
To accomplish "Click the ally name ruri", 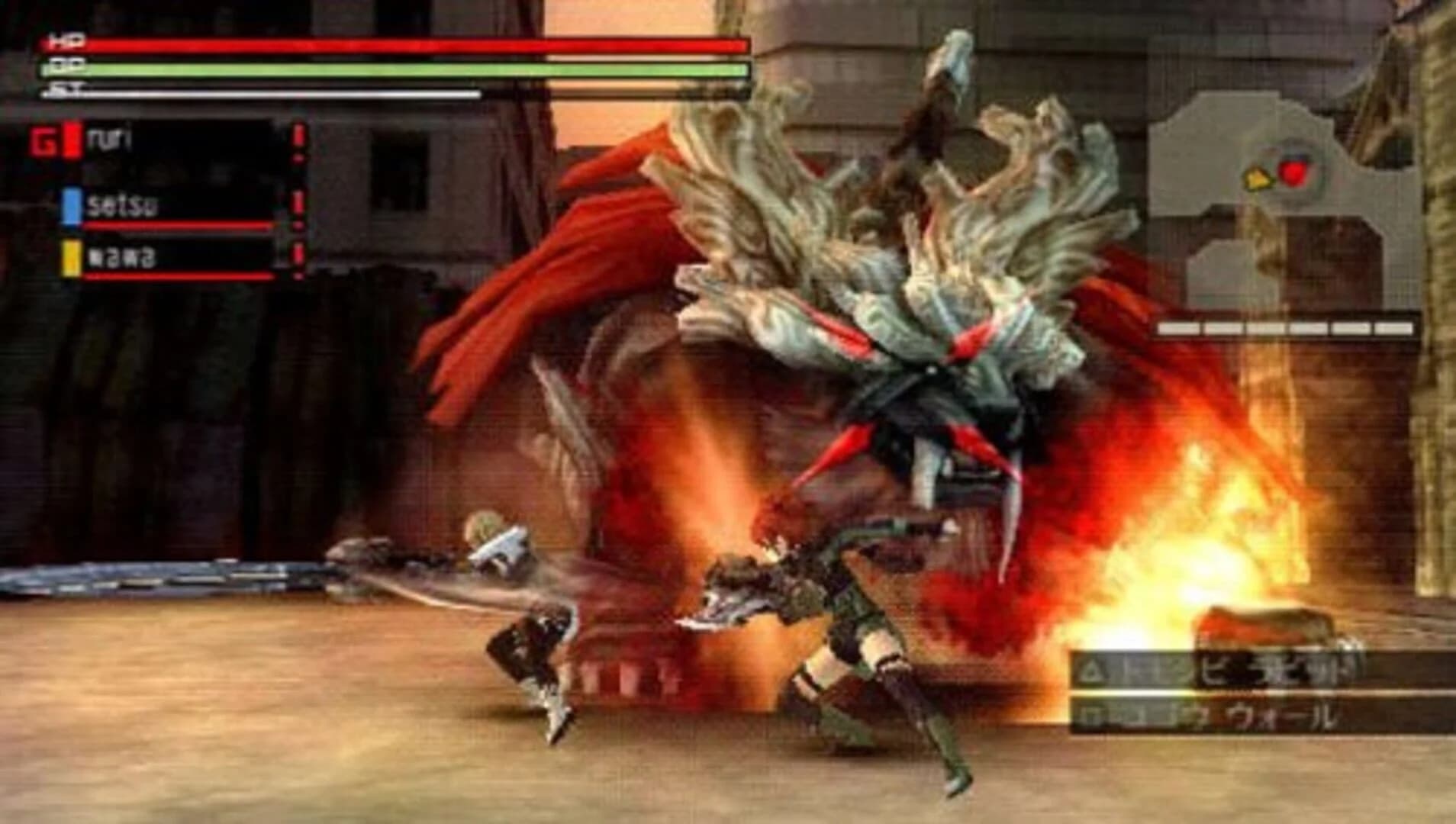I will [109, 139].
